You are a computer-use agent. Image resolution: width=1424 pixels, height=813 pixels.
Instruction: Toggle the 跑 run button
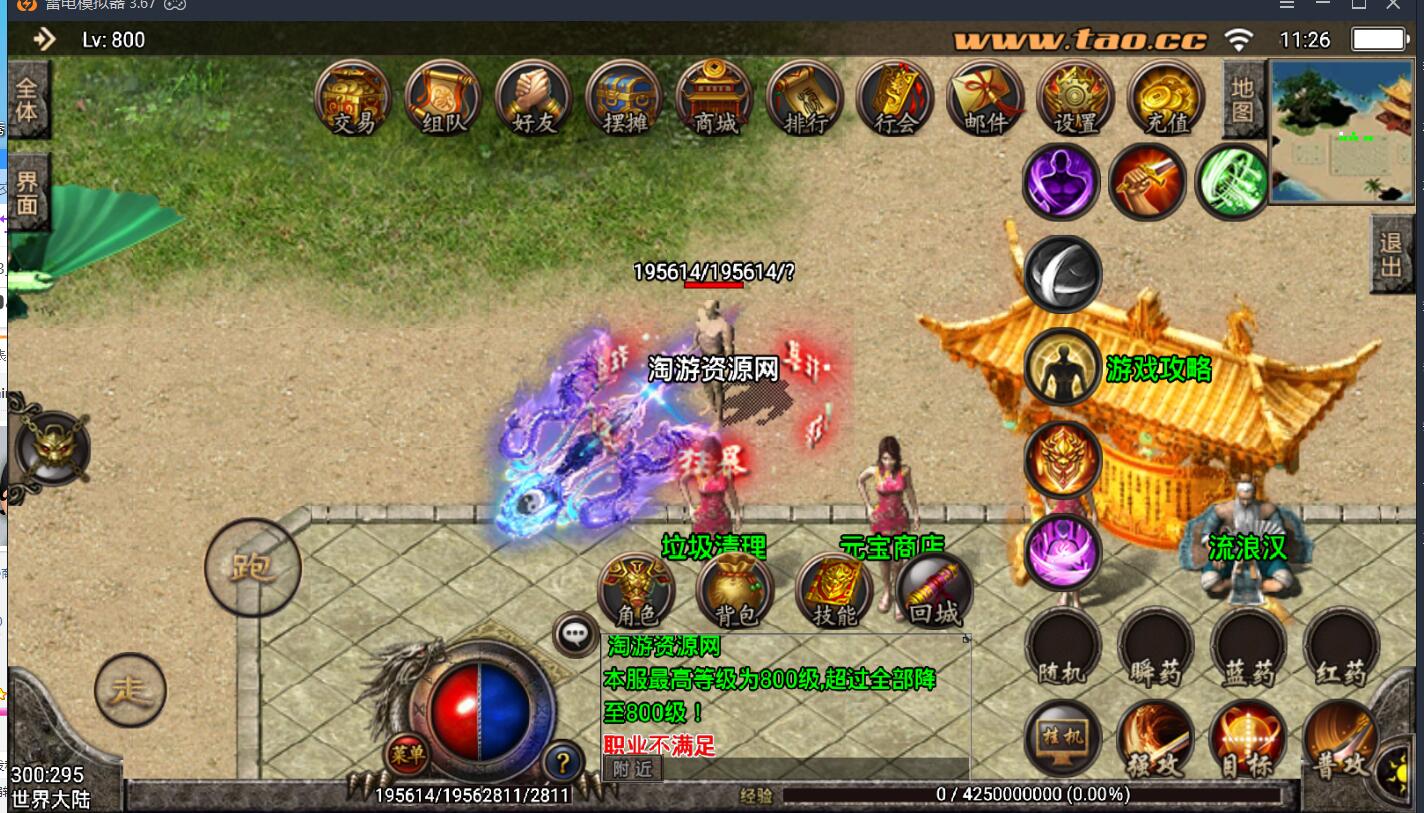(252, 567)
